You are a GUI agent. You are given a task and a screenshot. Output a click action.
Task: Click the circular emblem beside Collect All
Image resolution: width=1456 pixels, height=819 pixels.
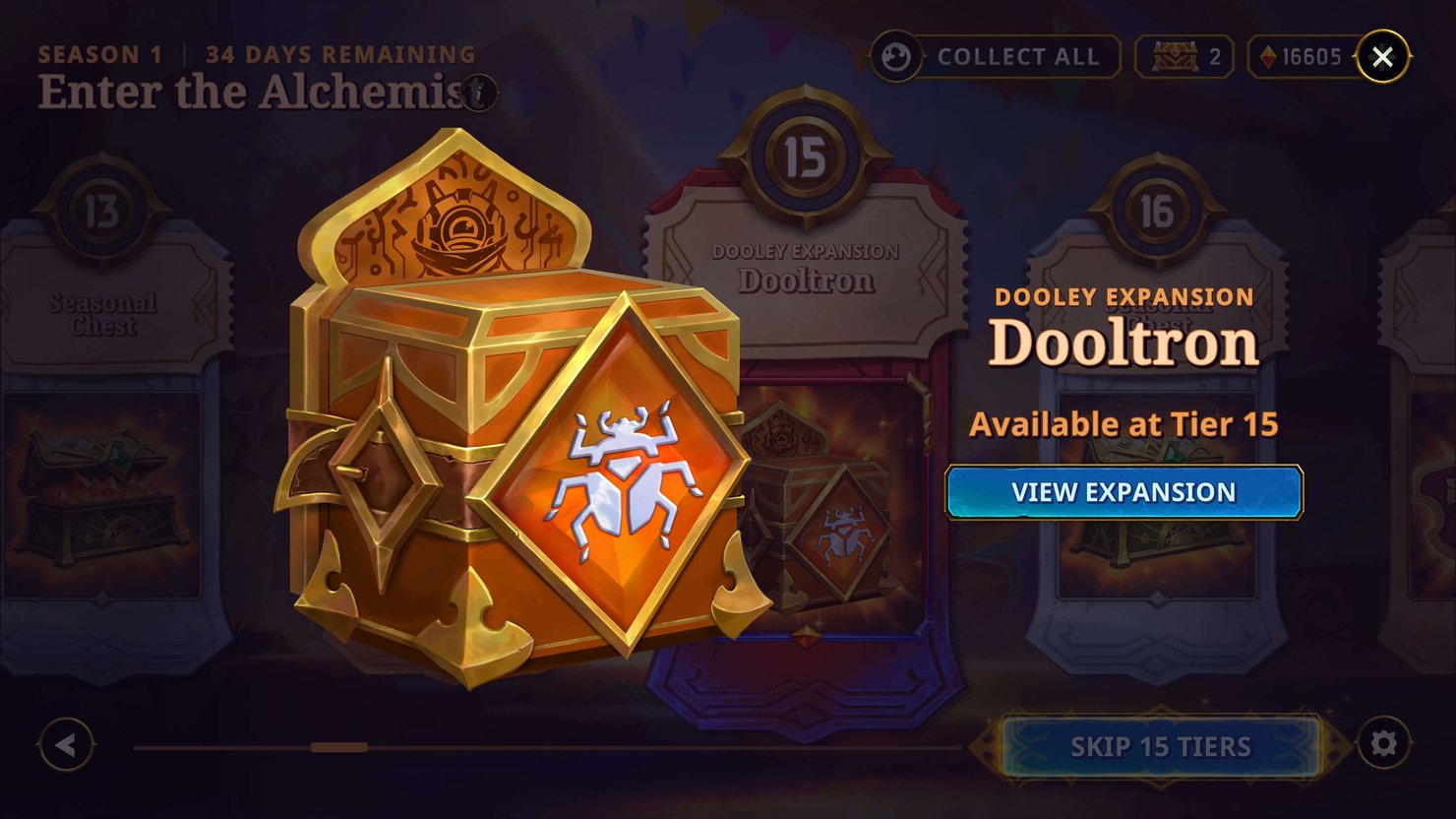pos(898,56)
